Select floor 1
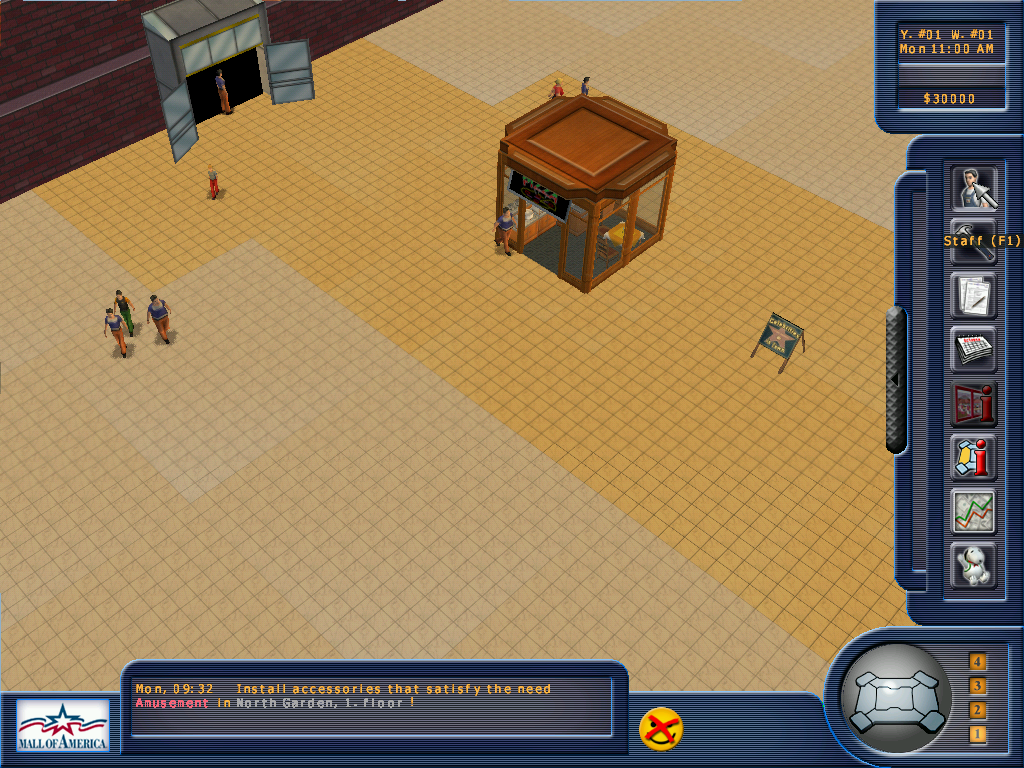Screen dimensions: 1024x768 (977, 735)
